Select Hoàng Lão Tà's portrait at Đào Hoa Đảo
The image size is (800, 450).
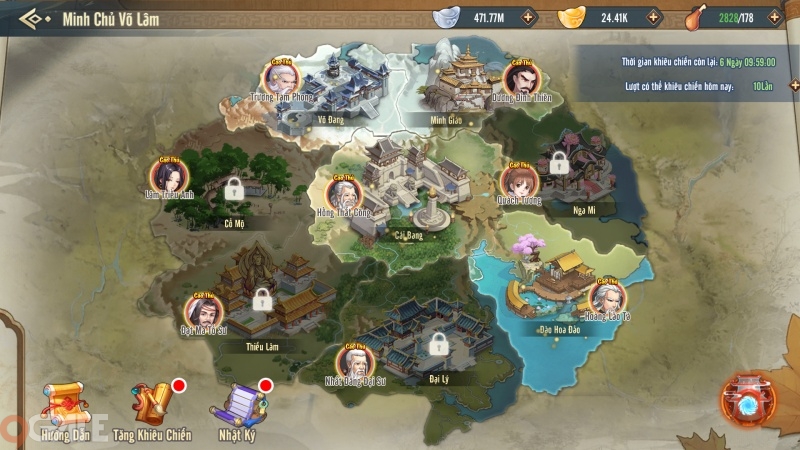[x=607, y=297]
